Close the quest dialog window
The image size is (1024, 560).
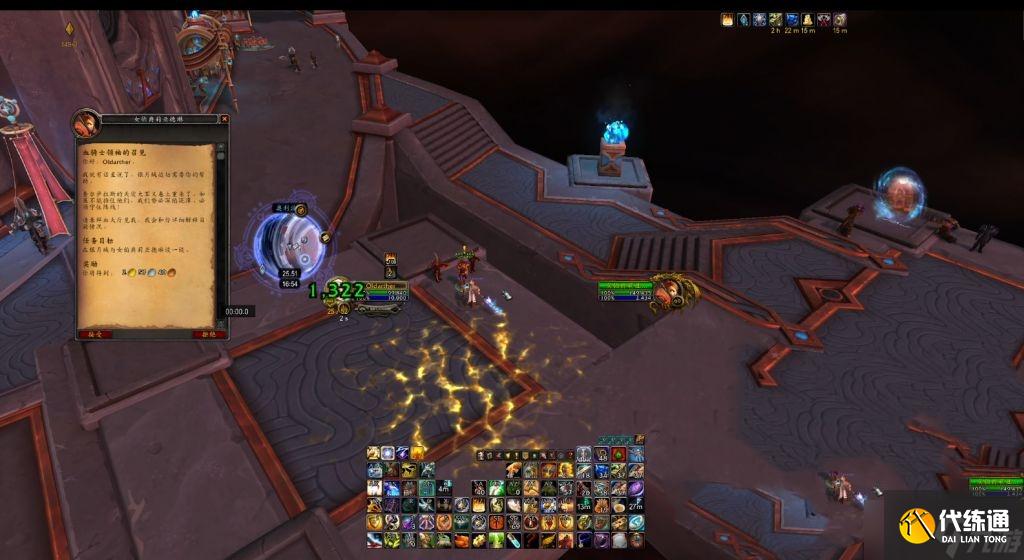tap(222, 120)
